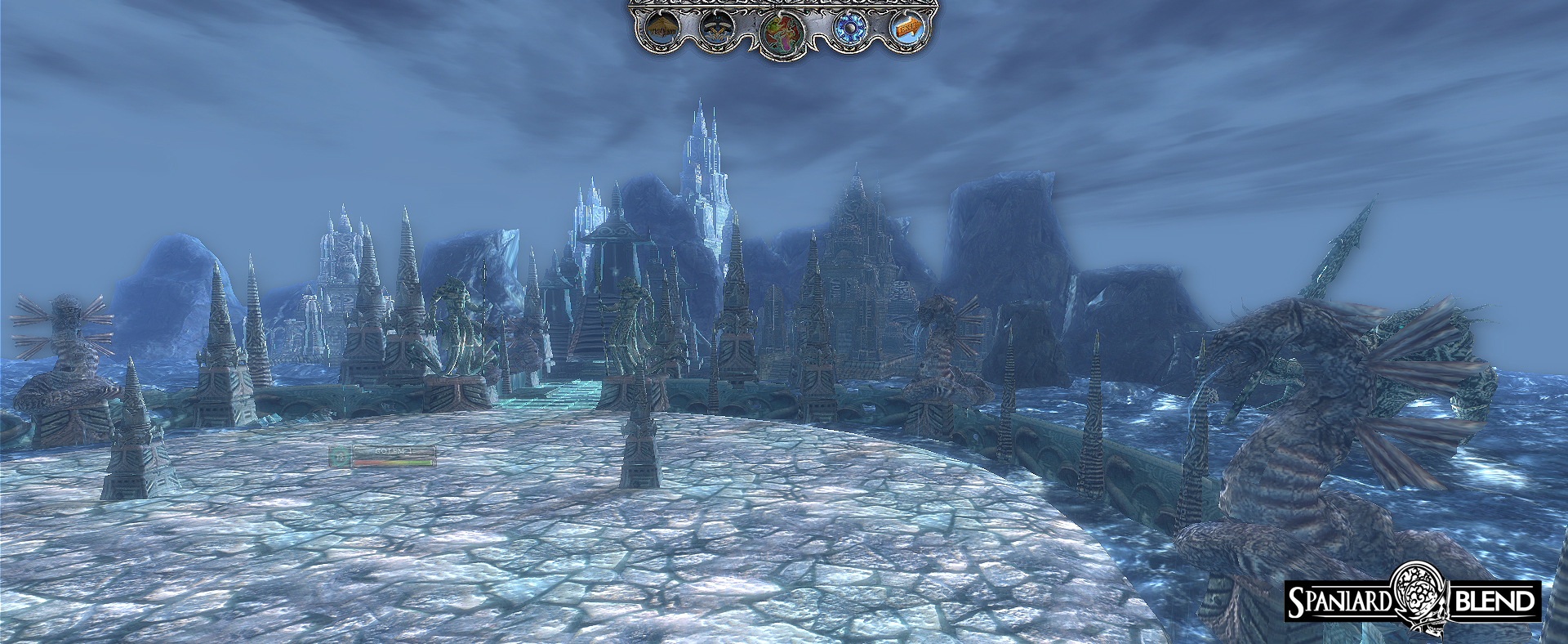
Task: Open the central red-green world map medallion
Action: [x=782, y=33]
